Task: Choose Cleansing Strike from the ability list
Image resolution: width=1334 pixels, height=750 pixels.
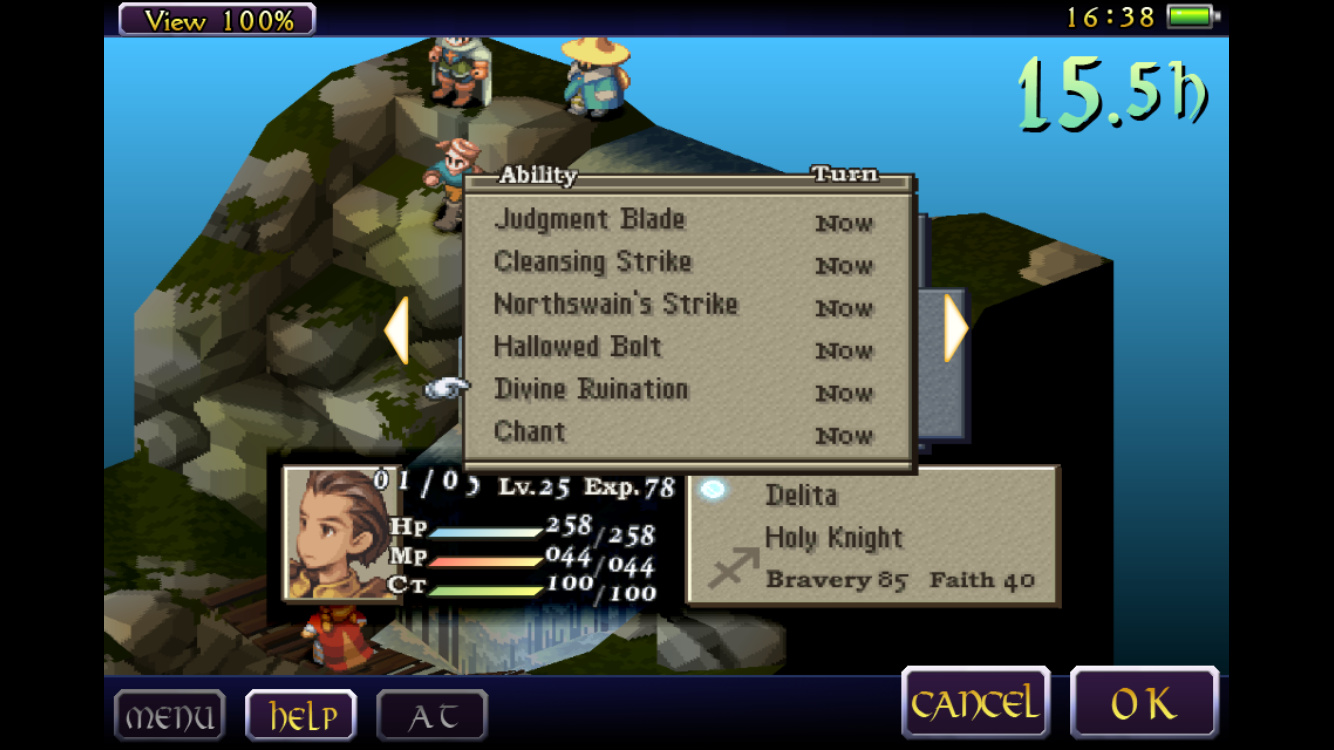Action: tap(593, 263)
